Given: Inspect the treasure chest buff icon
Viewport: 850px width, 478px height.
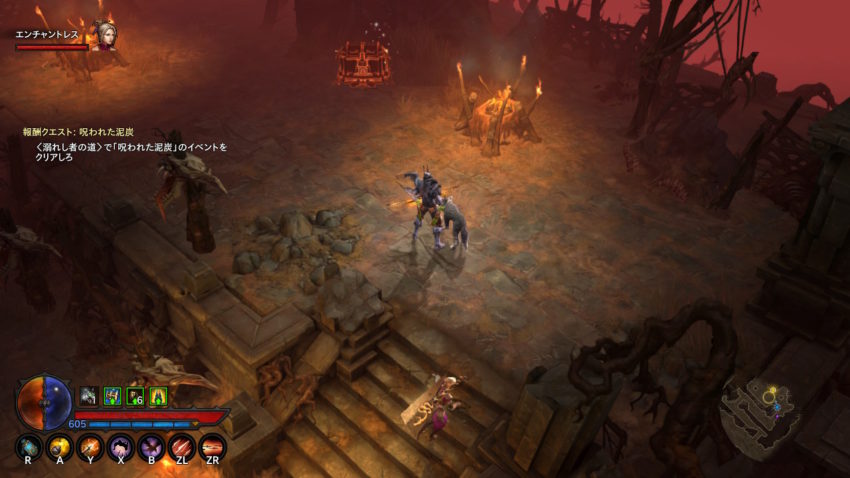Looking at the screenshot, I should click(112, 396).
